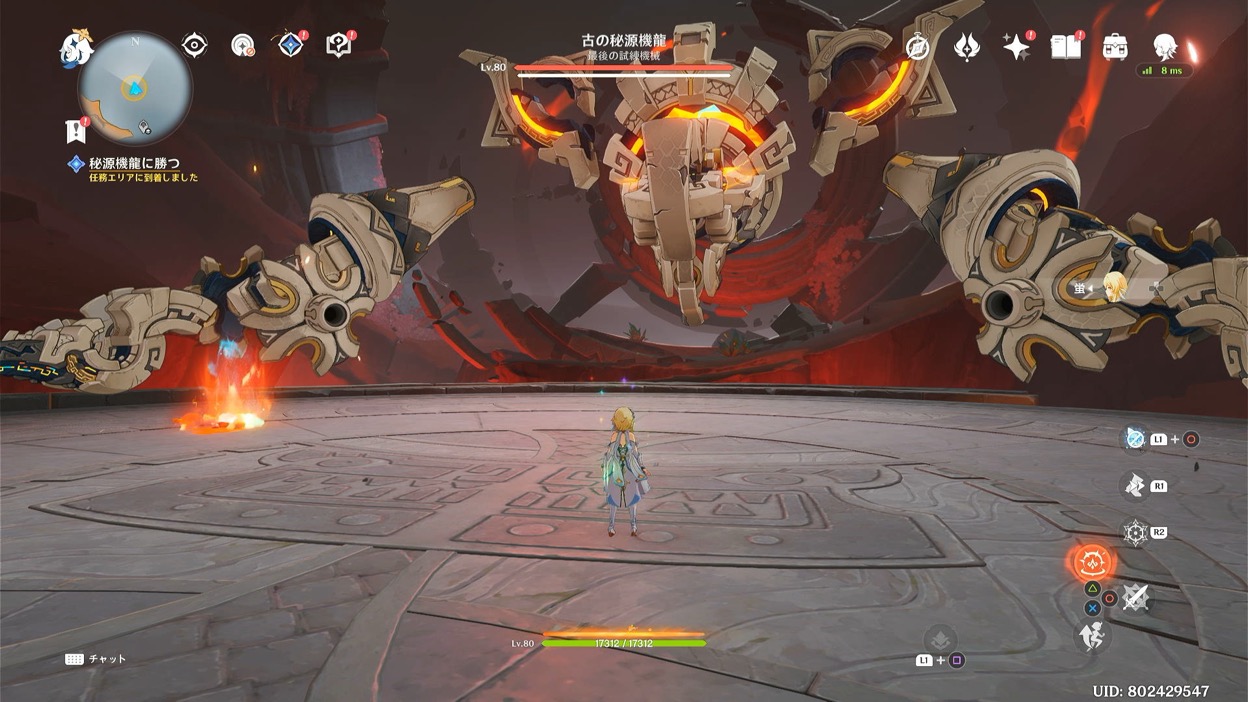Open the Paimon menu

76,47
